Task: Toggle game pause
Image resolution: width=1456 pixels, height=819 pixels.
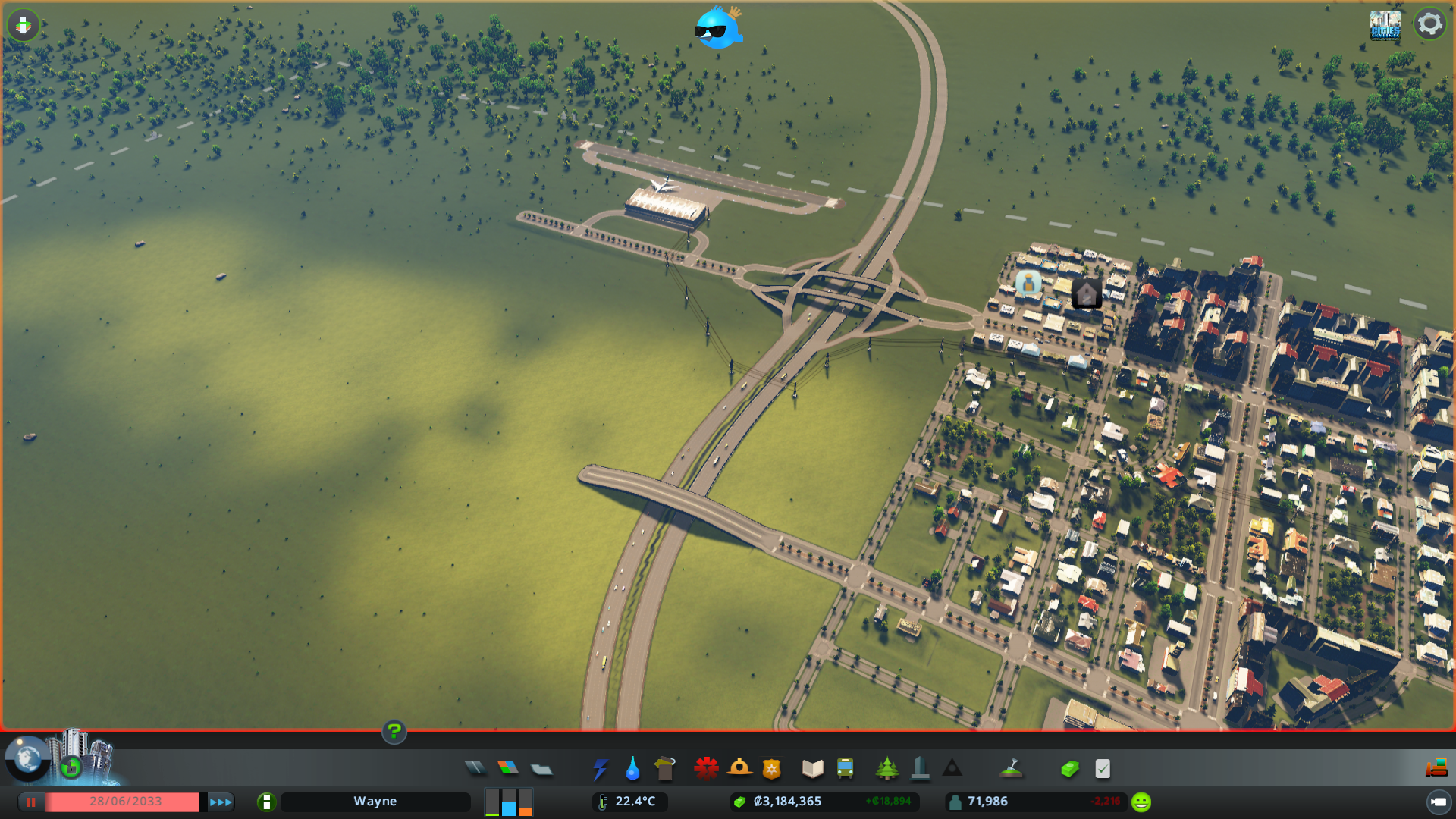Action: 30,802
